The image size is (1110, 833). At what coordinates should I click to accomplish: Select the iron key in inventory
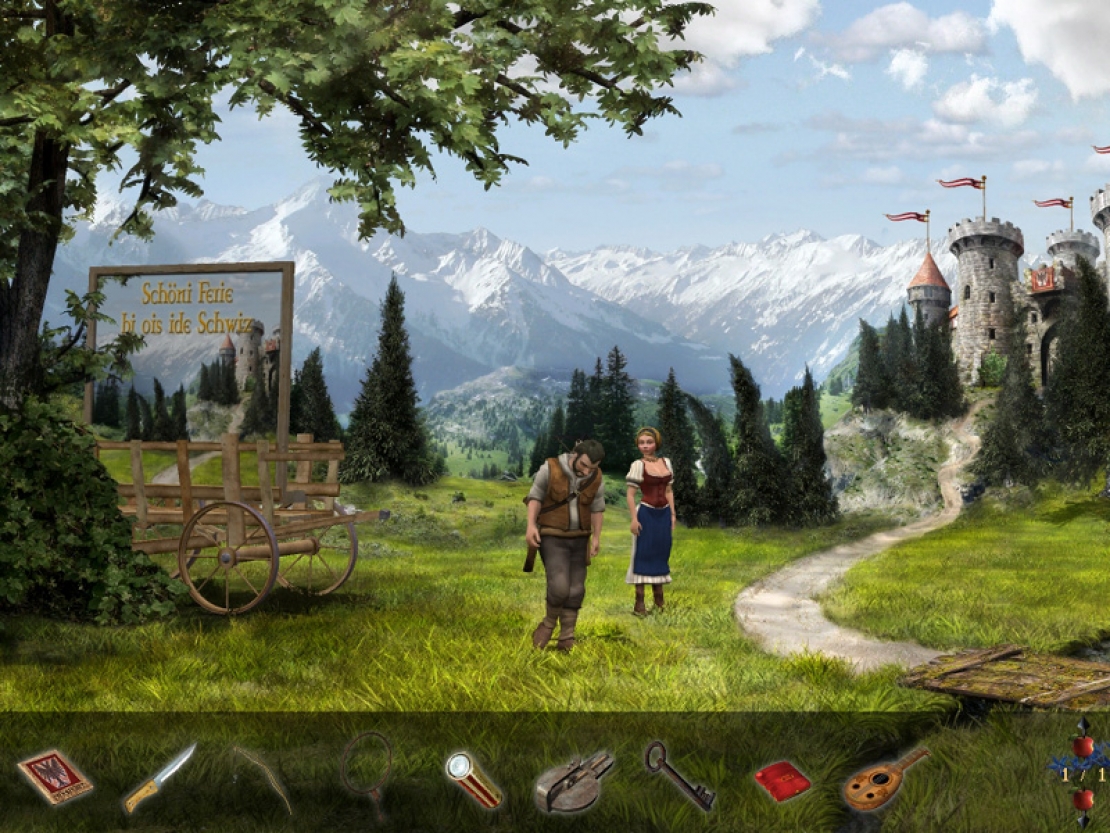click(x=678, y=774)
